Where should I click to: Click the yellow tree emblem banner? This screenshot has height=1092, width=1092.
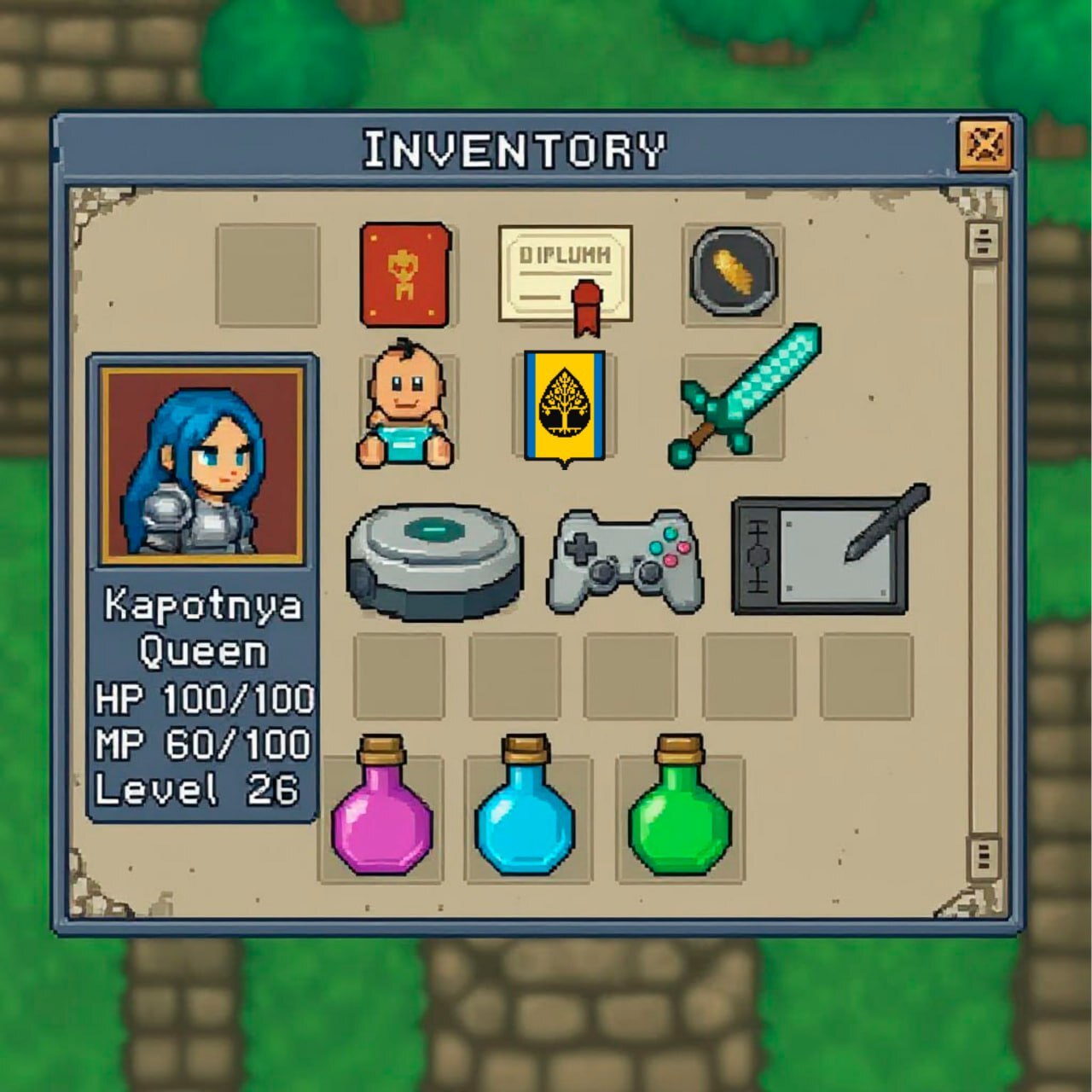565,406
